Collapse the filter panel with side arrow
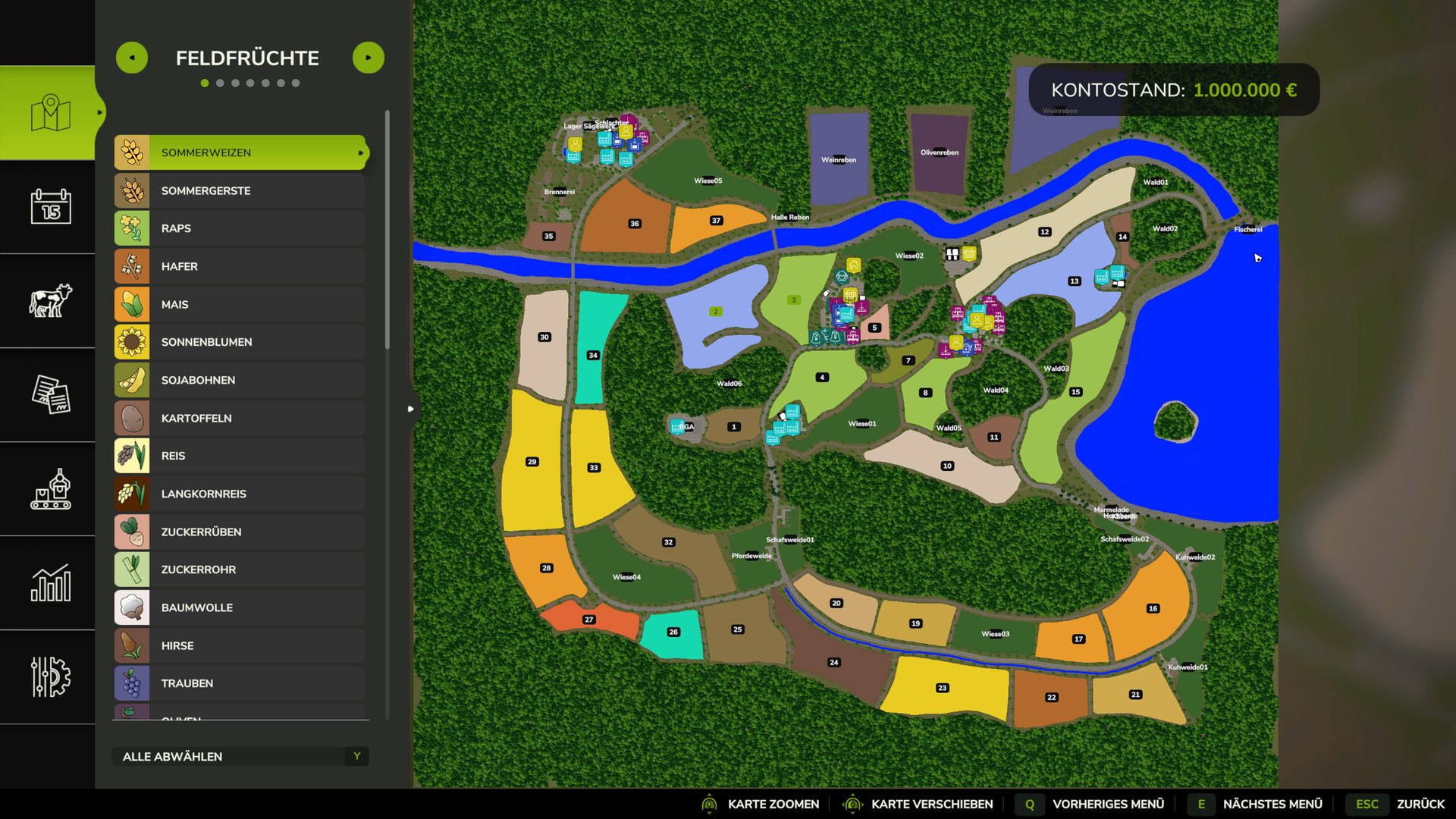 [x=410, y=409]
